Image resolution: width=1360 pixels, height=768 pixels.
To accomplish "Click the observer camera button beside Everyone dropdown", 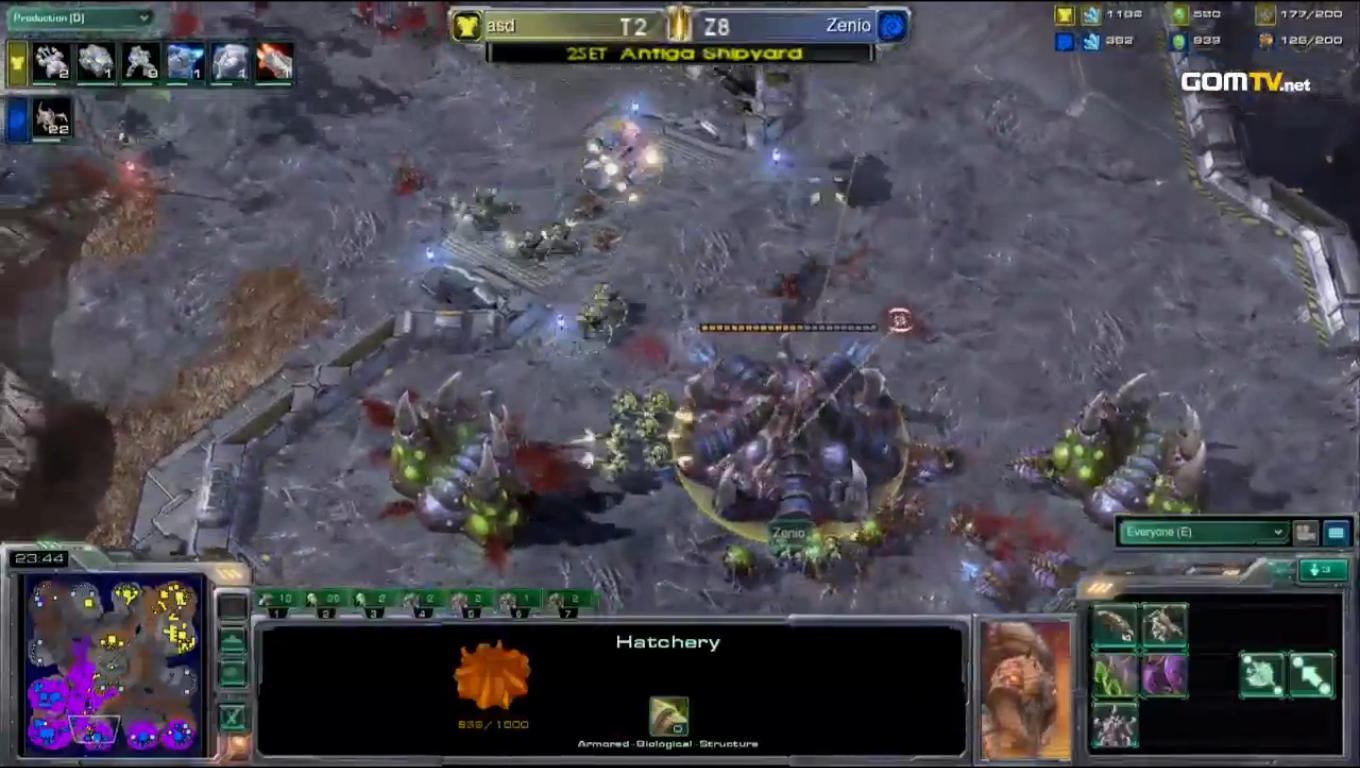I will (x=1305, y=533).
